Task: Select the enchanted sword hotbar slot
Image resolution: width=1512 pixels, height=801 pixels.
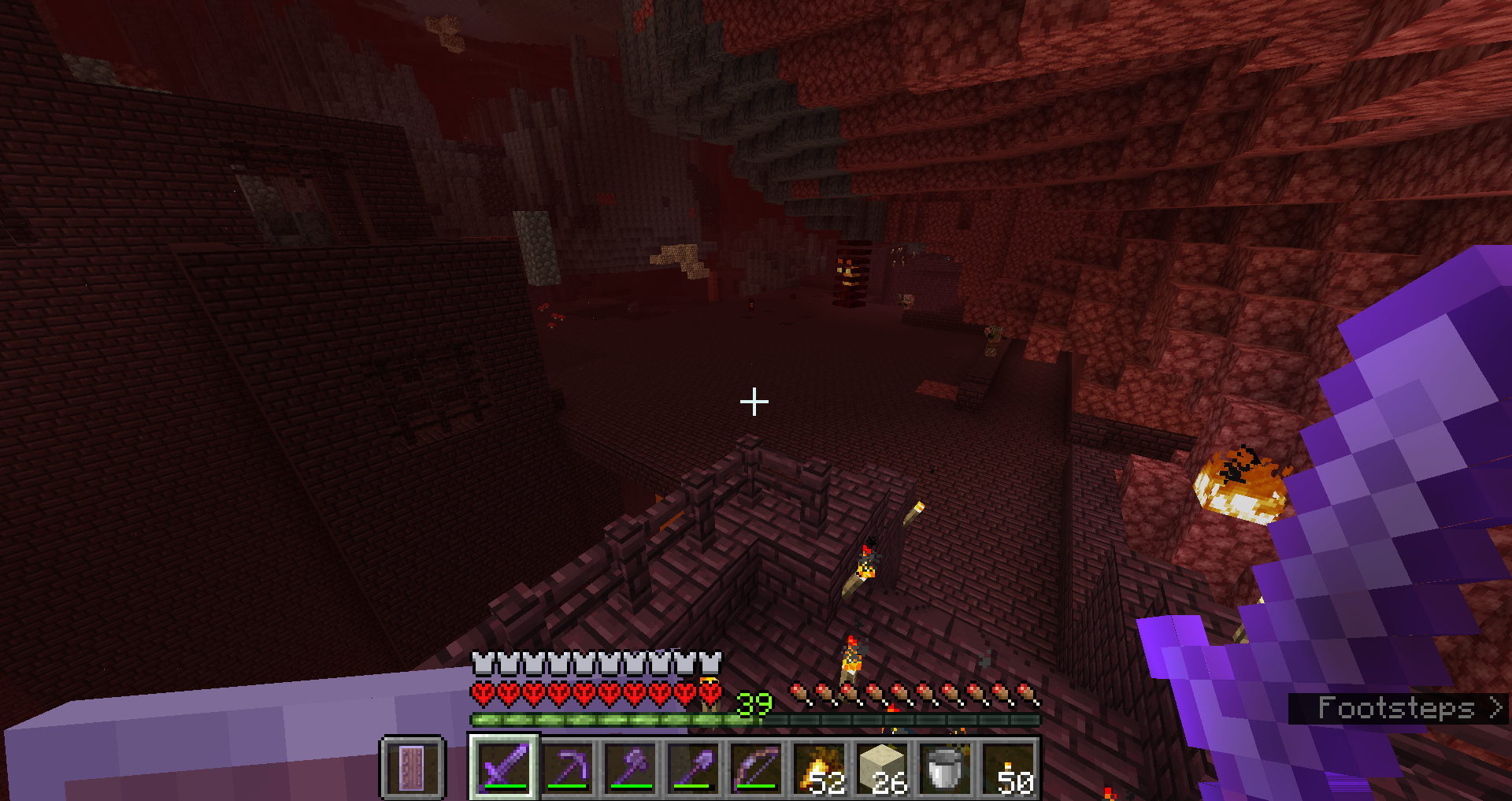Action: click(504, 766)
